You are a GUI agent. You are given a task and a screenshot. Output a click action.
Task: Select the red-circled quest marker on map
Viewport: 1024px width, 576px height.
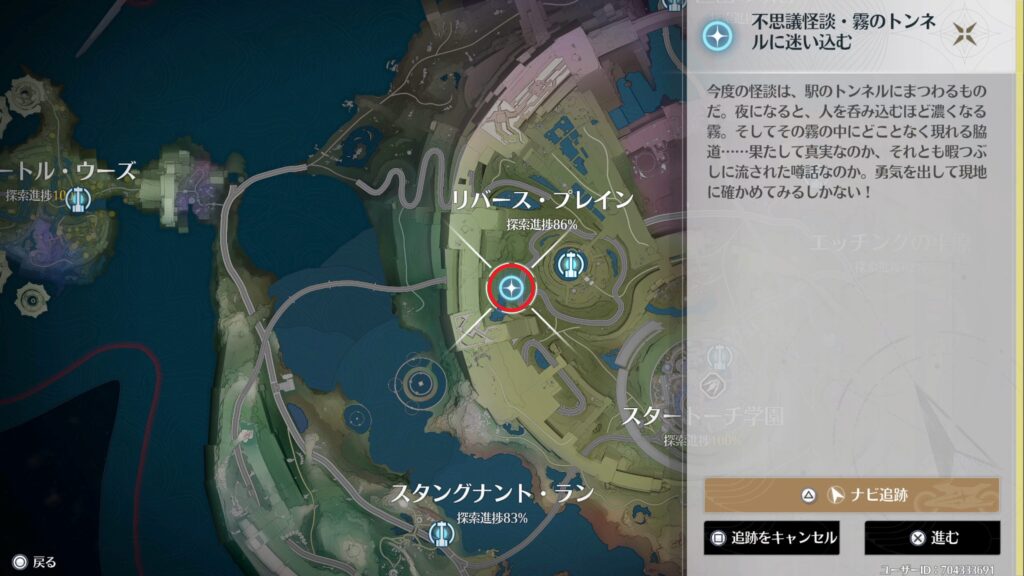pyautogui.click(x=512, y=289)
